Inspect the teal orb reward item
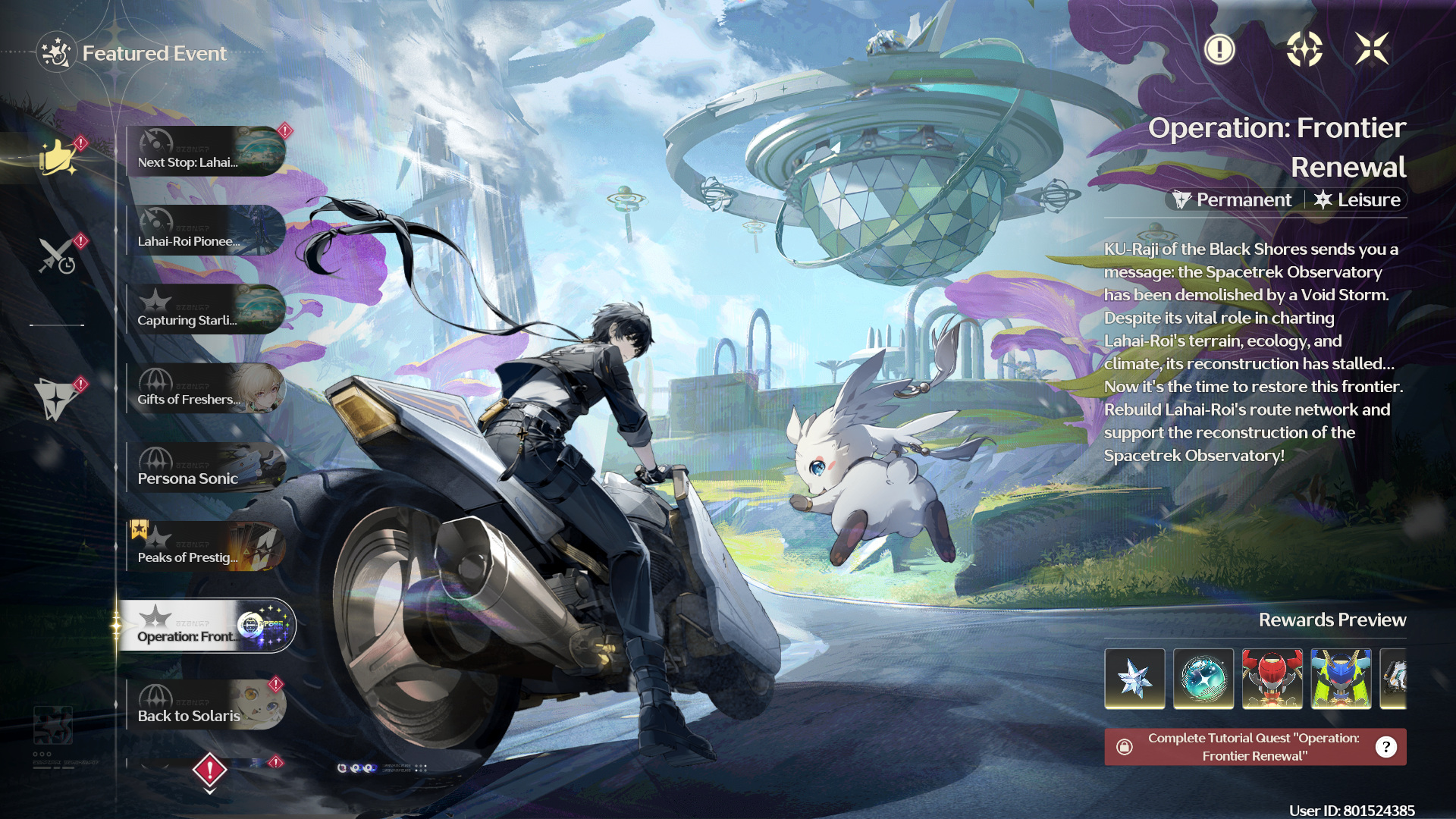The image size is (1456, 819). point(1203,679)
